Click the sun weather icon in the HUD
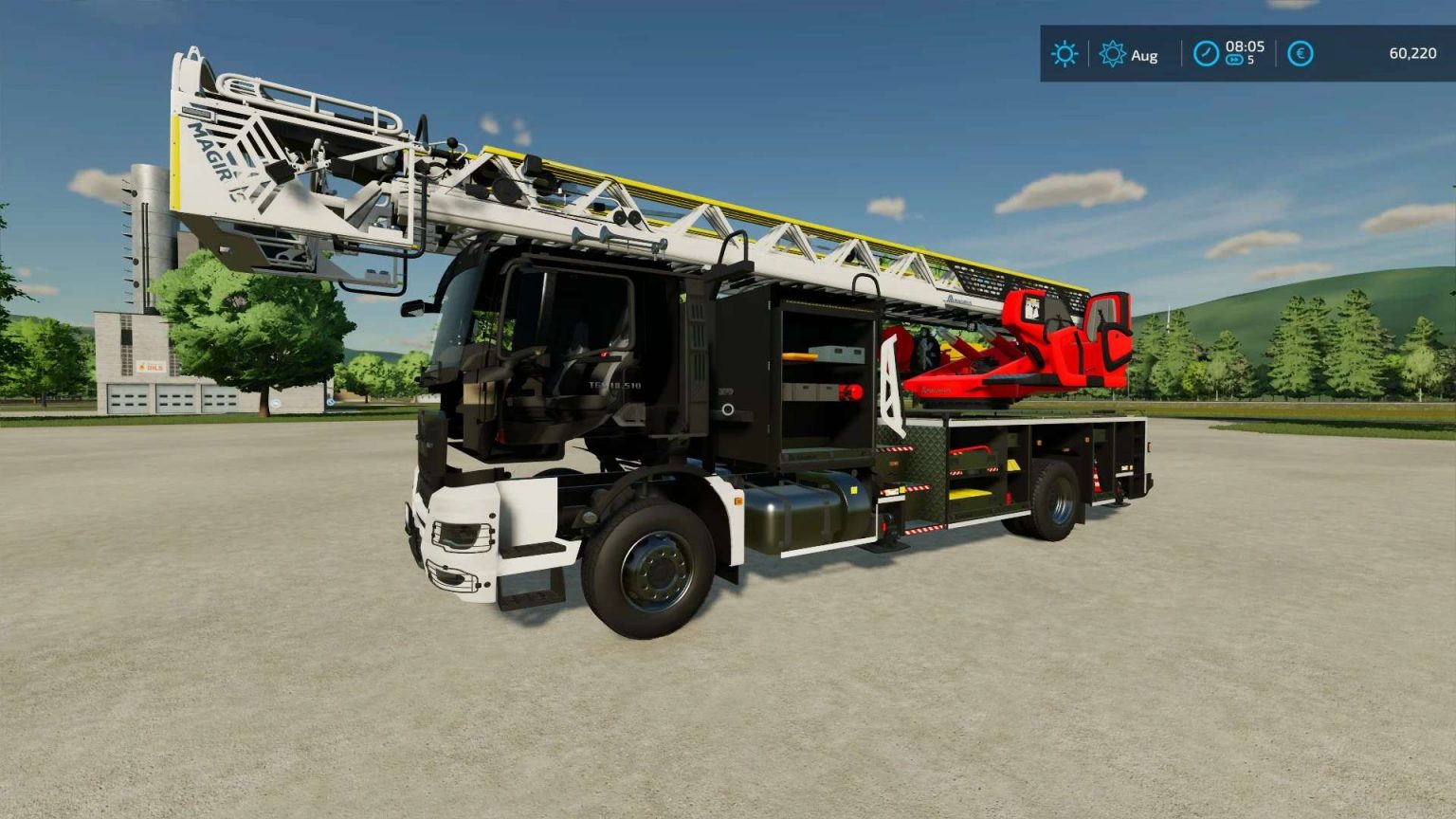This screenshot has width=1456, height=819. point(1064,55)
